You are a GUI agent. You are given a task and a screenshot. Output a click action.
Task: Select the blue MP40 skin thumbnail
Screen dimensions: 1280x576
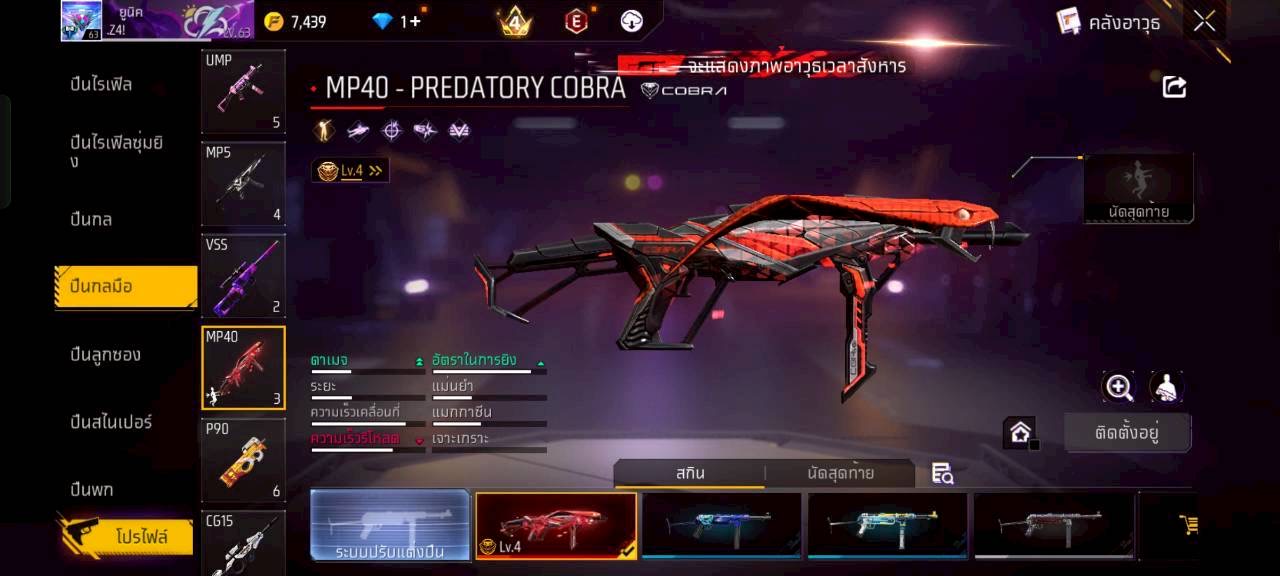click(721, 524)
